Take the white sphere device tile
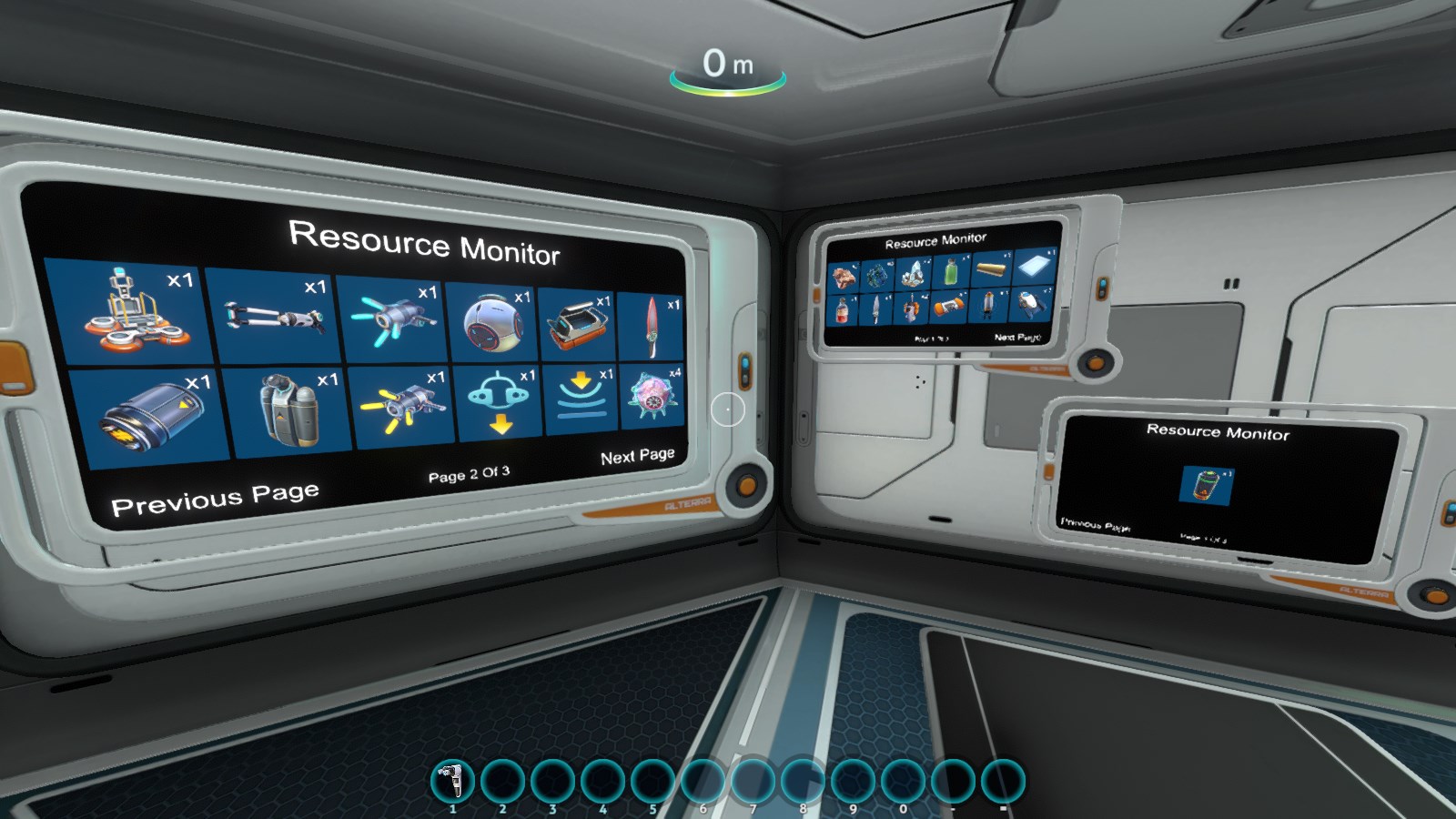1456x819 pixels. tap(493, 322)
